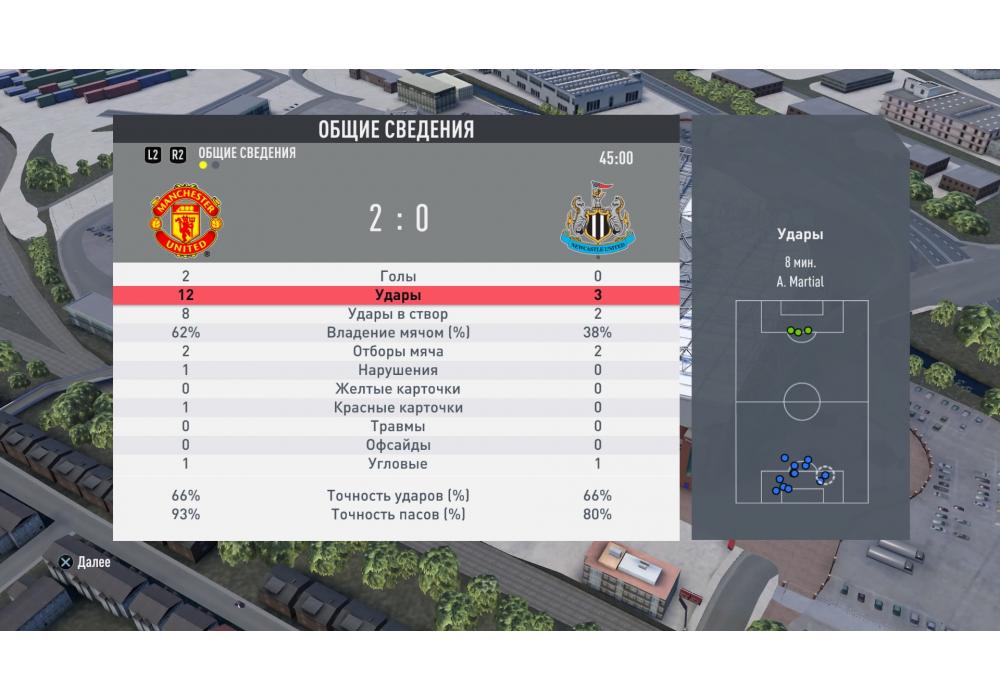This screenshot has height=700, width=1000.
Task: Show the Владение мячом statistic
Action: (x=398, y=333)
